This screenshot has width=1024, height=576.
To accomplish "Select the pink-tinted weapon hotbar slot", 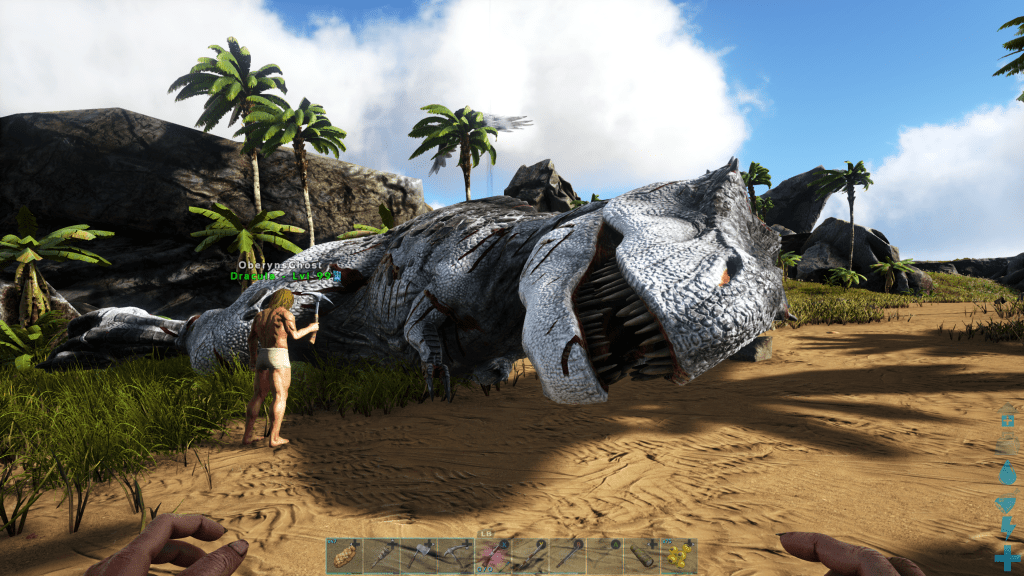I will pyautogui.click(x=493, y=556).
